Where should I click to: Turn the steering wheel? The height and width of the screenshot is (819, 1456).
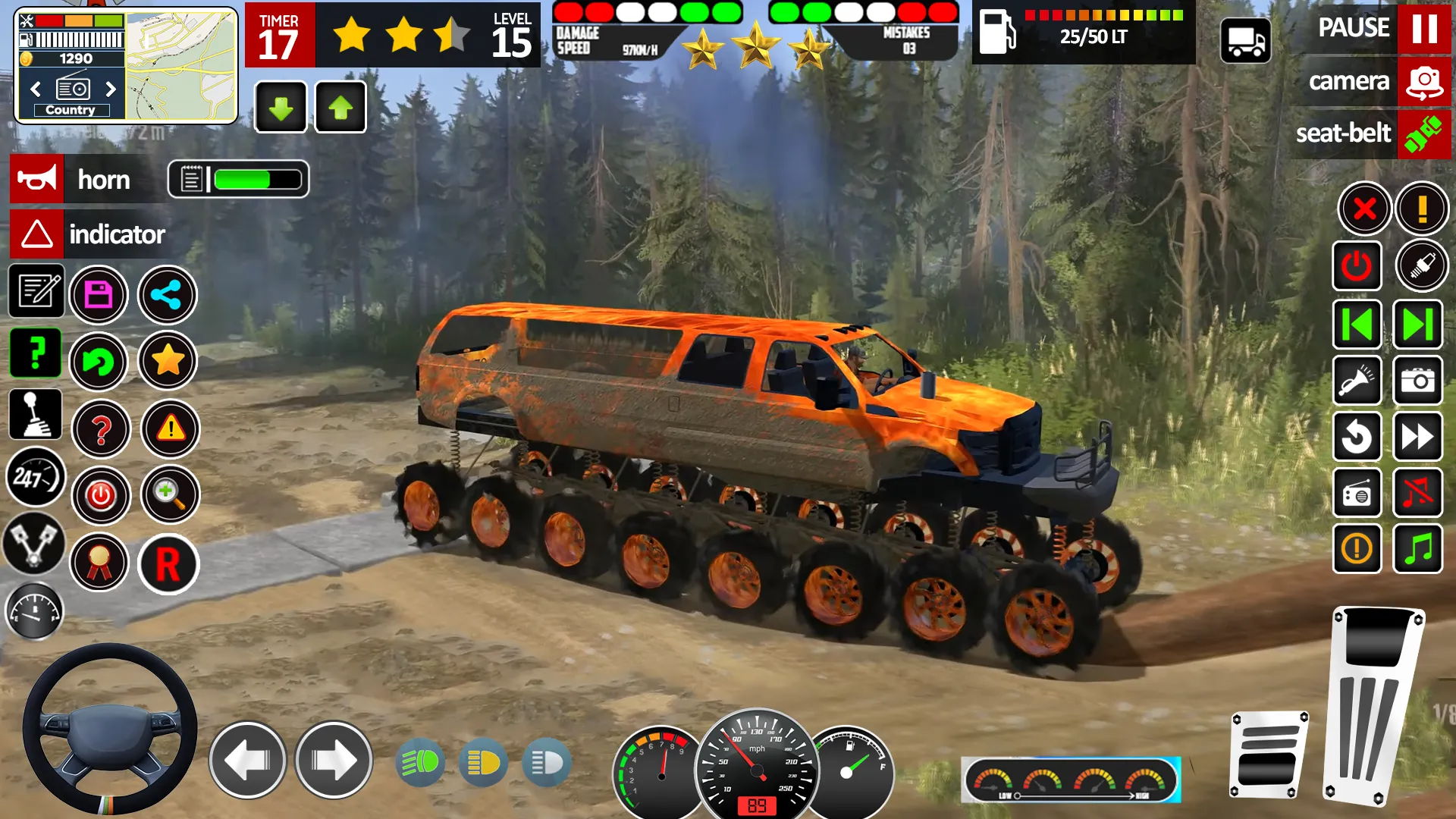click(109, 730)
